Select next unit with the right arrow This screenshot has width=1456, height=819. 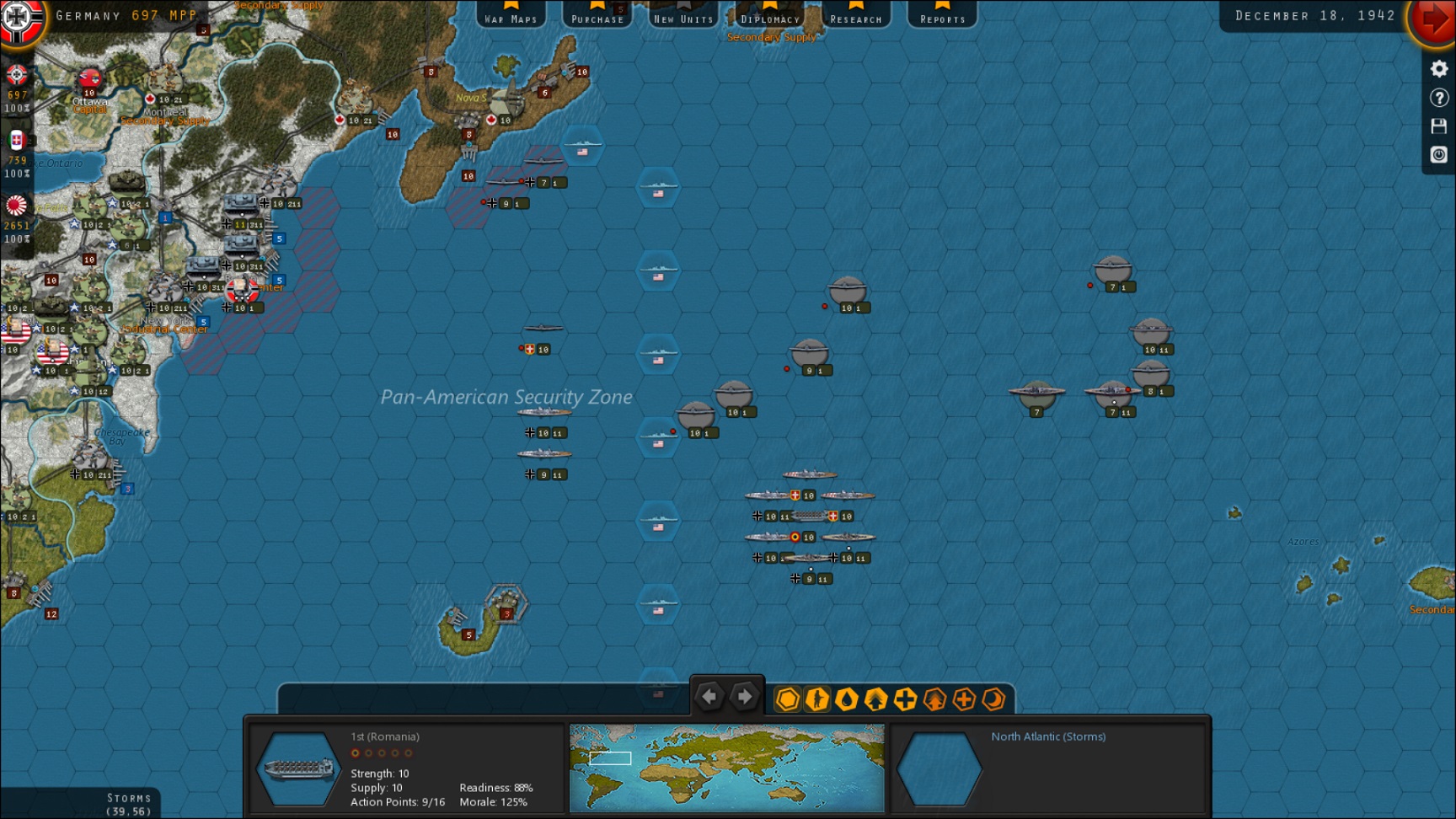click(x=745, y=697)
